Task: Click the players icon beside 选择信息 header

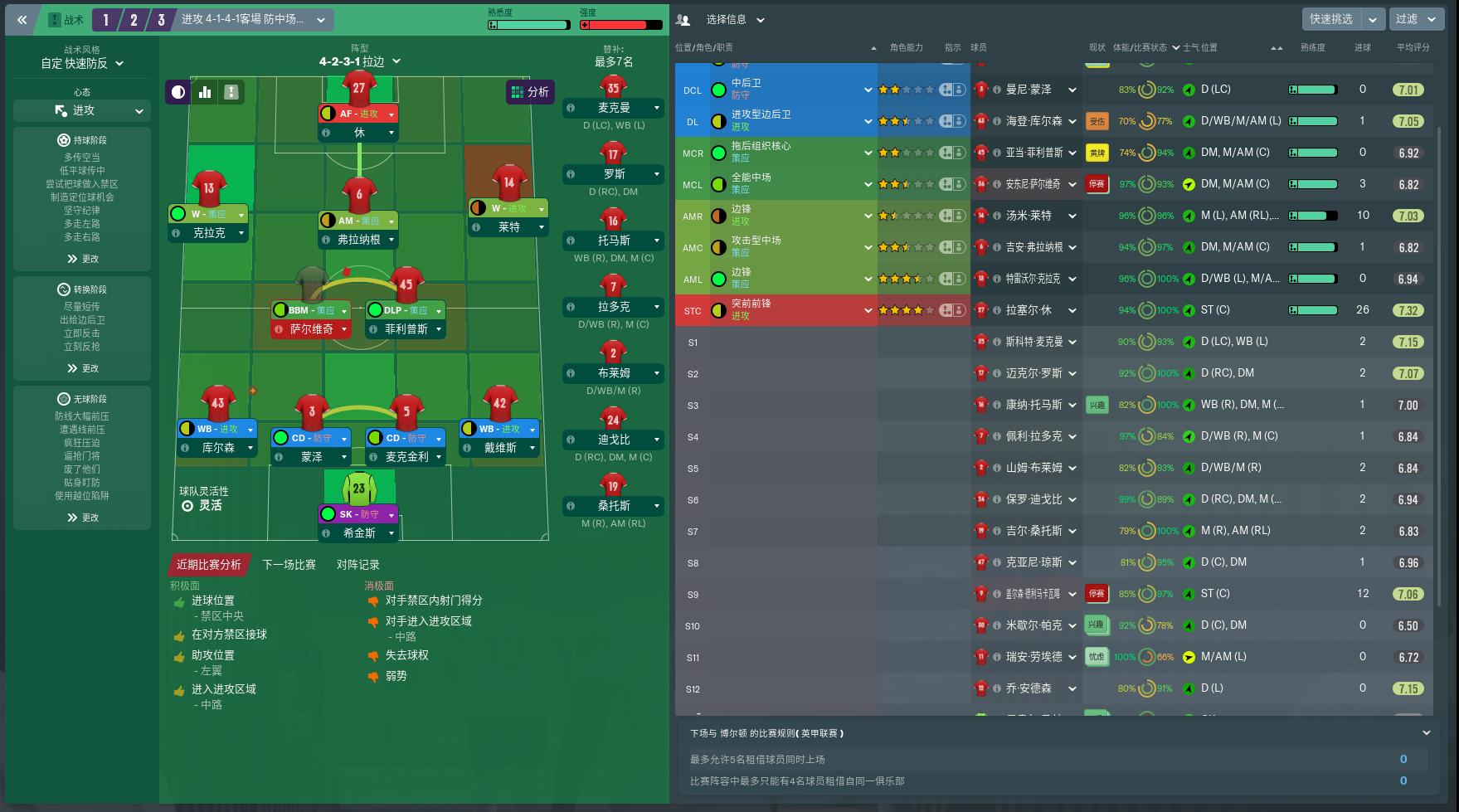Action: pyautogui.click(x=682, y=19)
